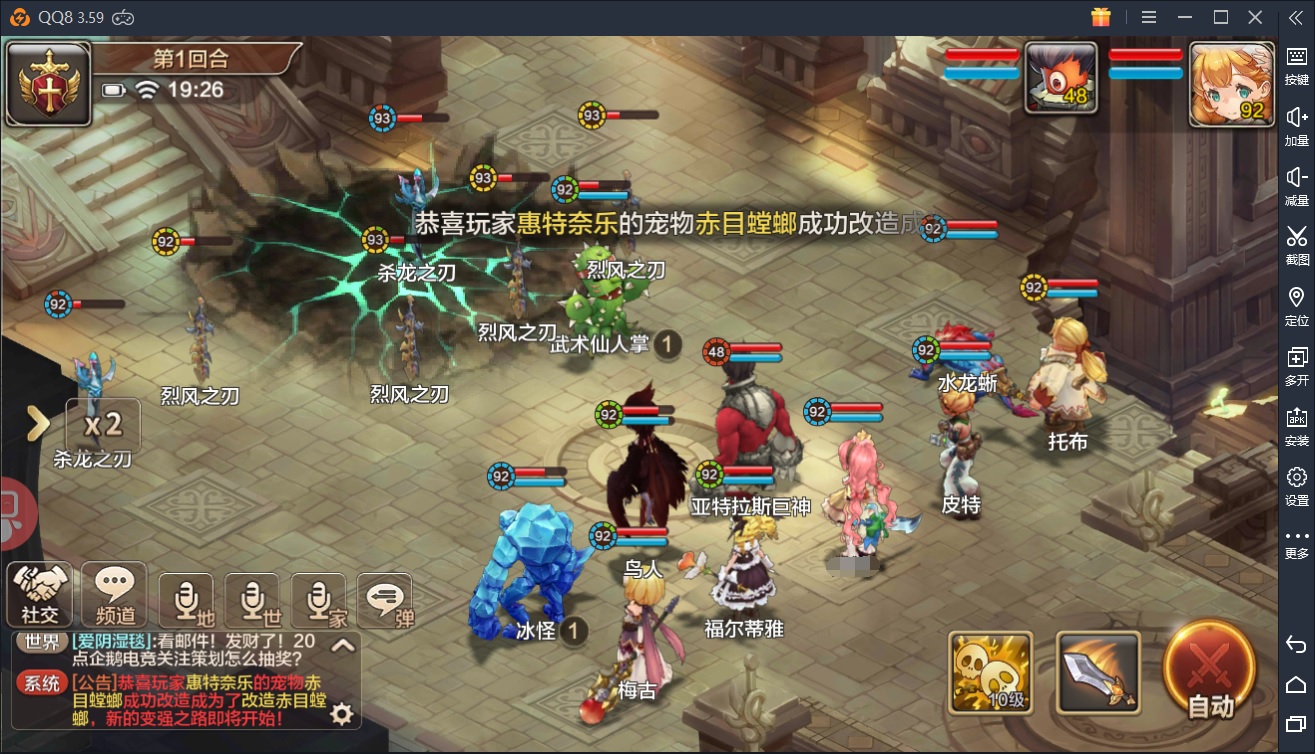Open the emulator 设置 settings
The height and width of the screenshot is (754, 1315).
[1296, 485]
